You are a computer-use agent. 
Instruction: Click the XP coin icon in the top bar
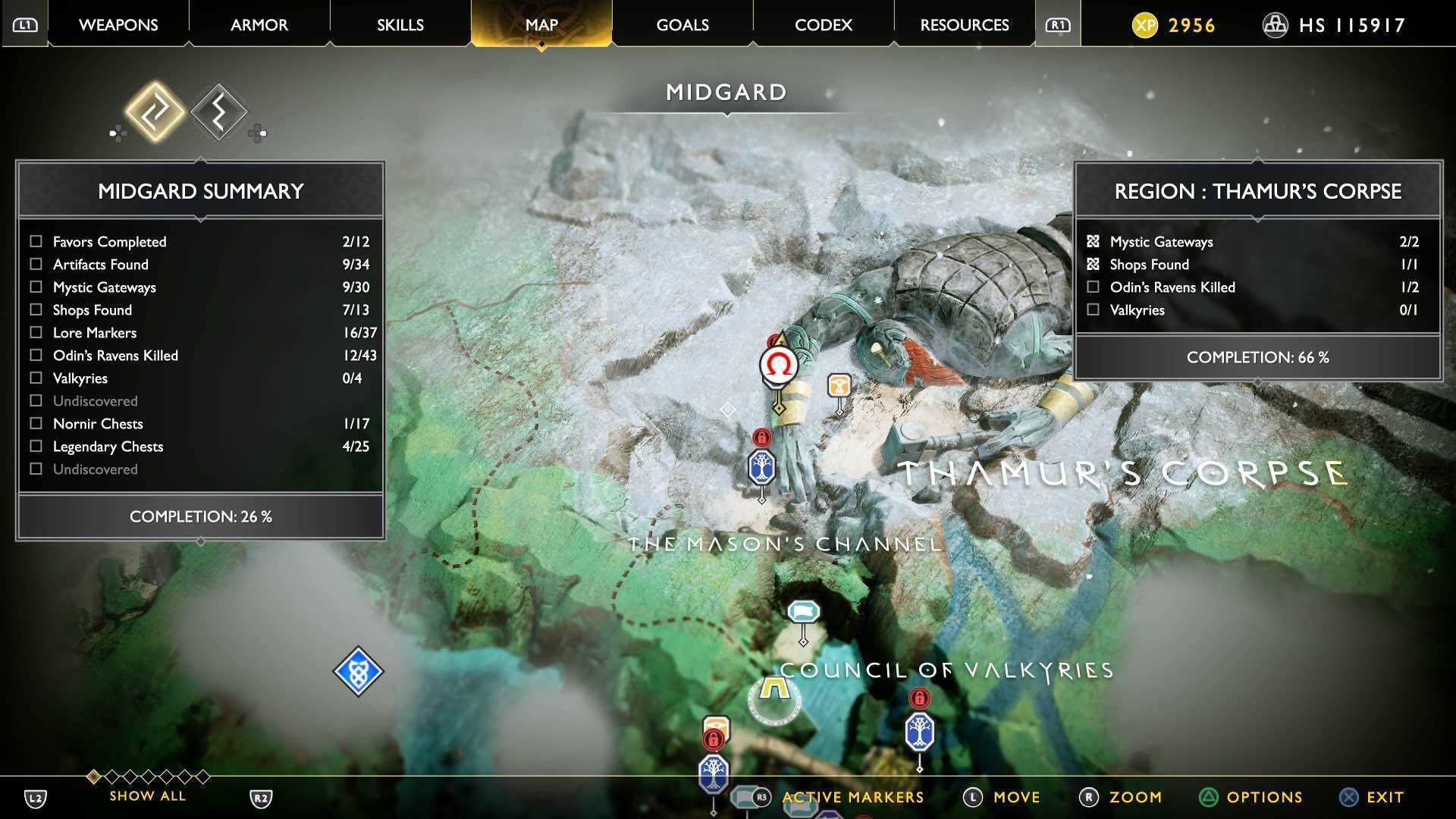point(1147,25)
